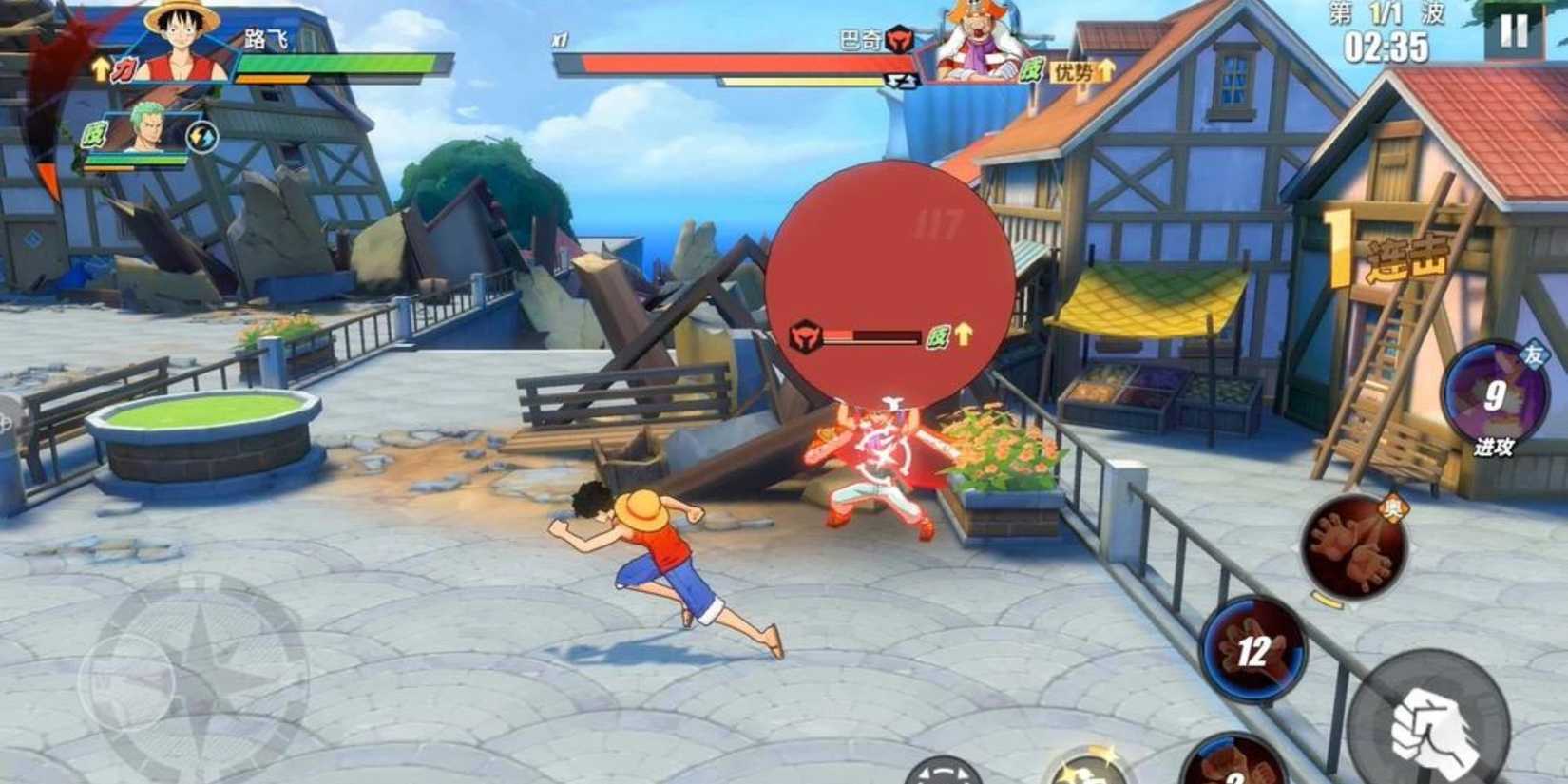Viewport: 1568px width, 784px height.
Task: Toggle the character swap lightning icon on Zoro
Action: pos(201,136)
